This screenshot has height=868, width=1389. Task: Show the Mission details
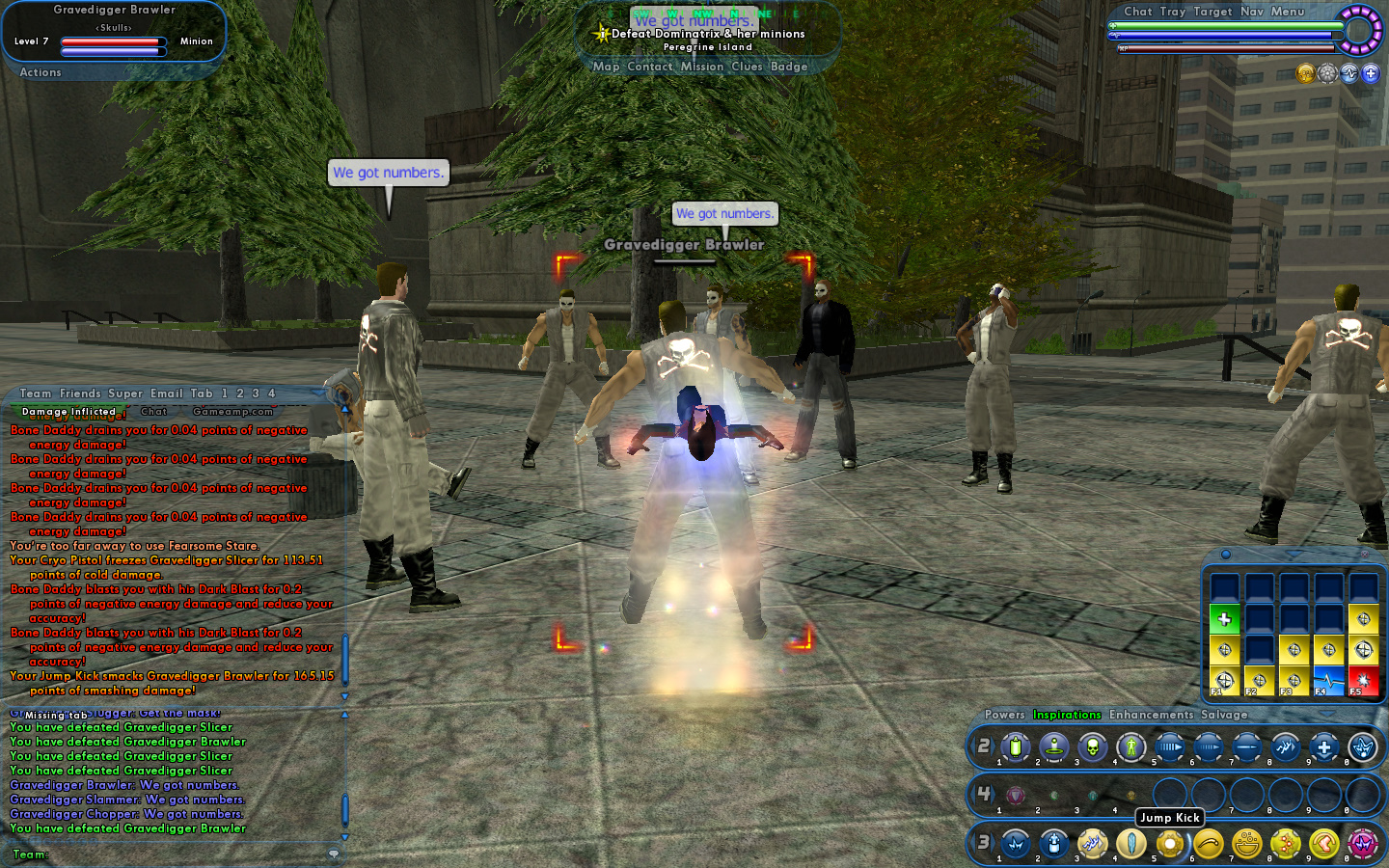click(701, 67)
